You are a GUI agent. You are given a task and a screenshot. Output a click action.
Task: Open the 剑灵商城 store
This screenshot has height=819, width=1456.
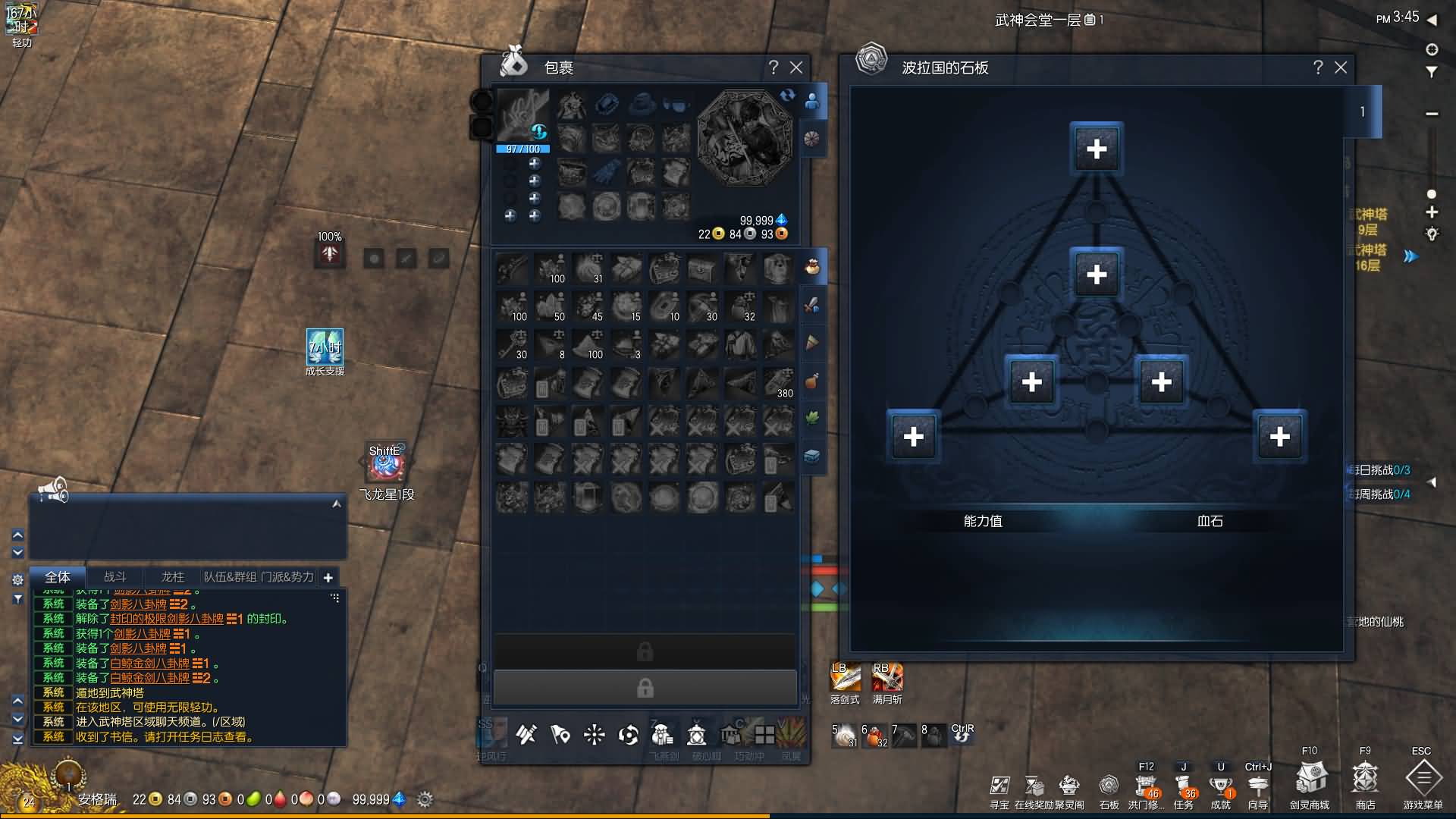(1310, 779)
